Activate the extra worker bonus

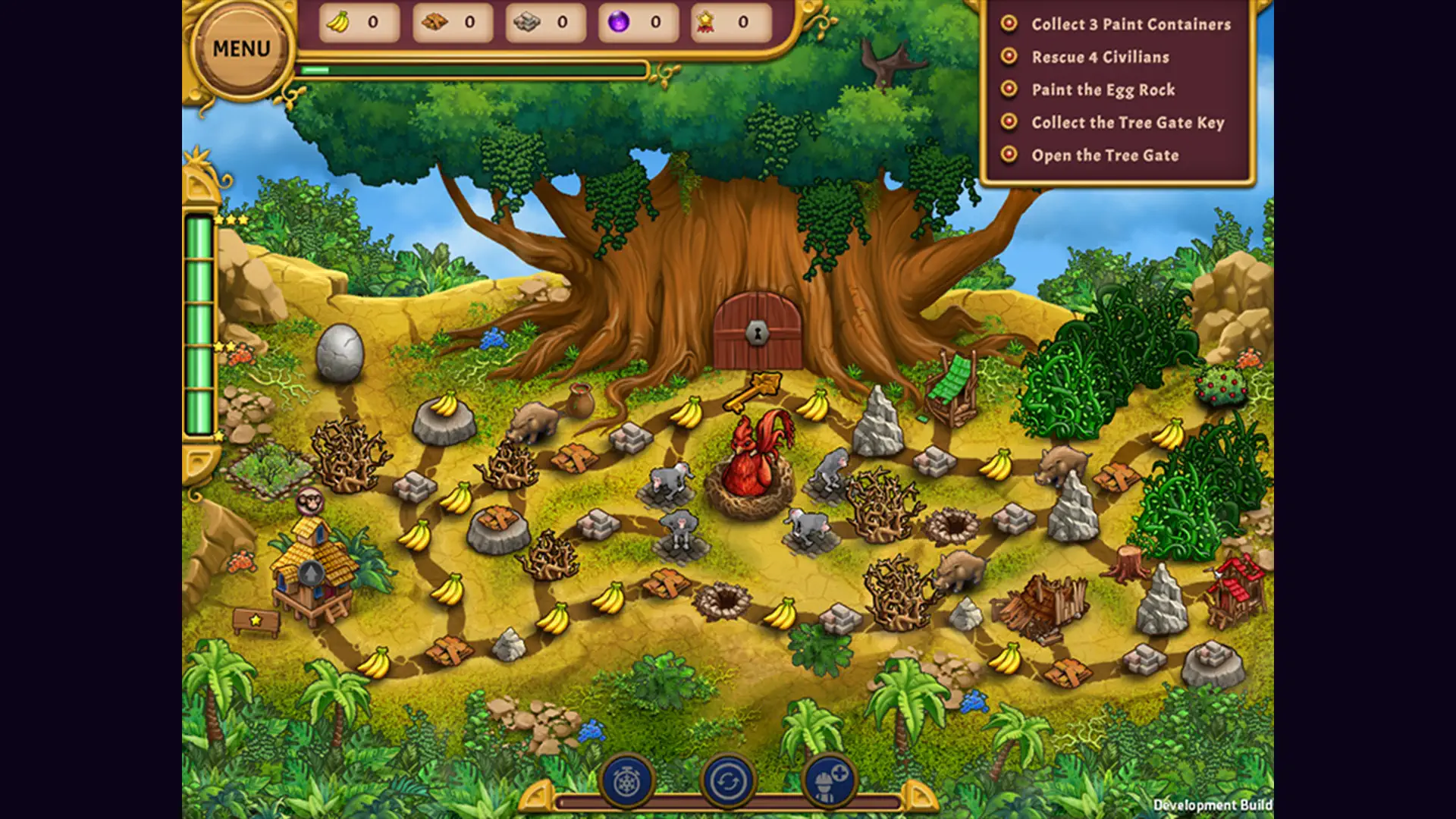[828, 780]
